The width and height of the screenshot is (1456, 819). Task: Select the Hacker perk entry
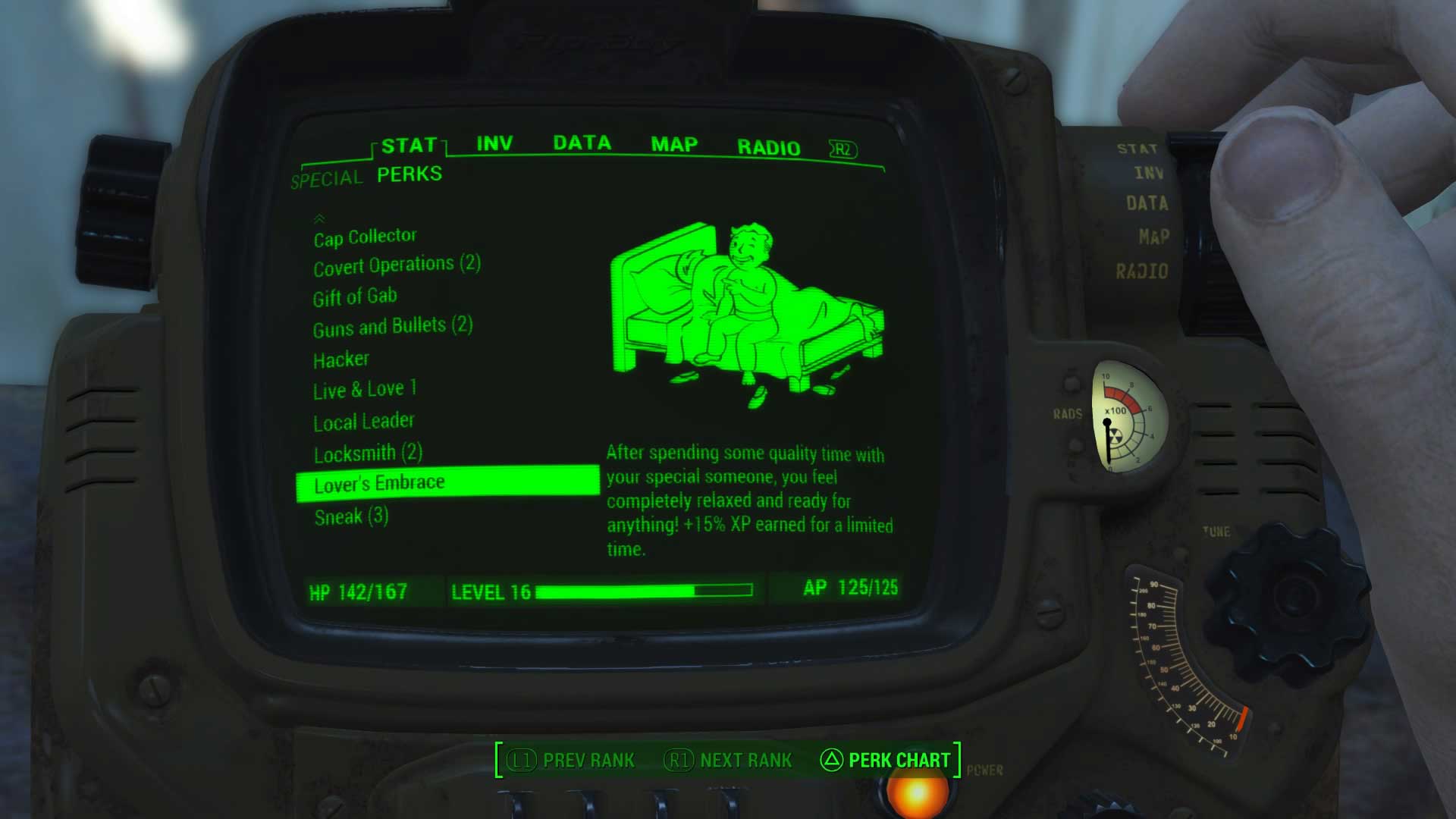tap(340, 359)
